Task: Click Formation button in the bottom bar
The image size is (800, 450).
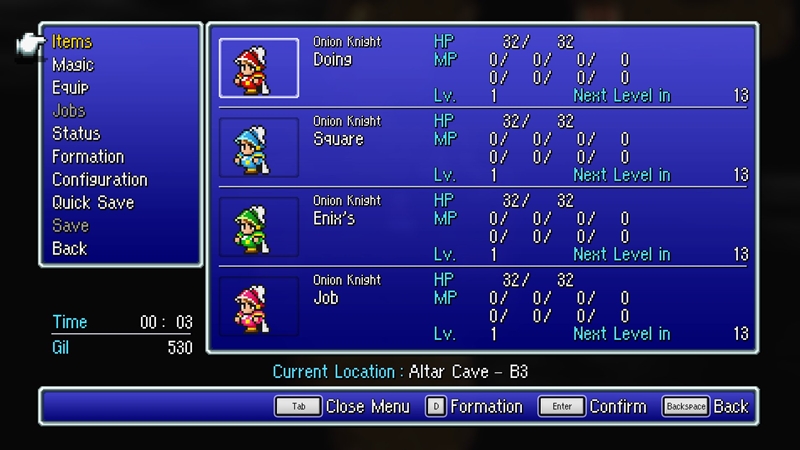Action: pos(474,407)
